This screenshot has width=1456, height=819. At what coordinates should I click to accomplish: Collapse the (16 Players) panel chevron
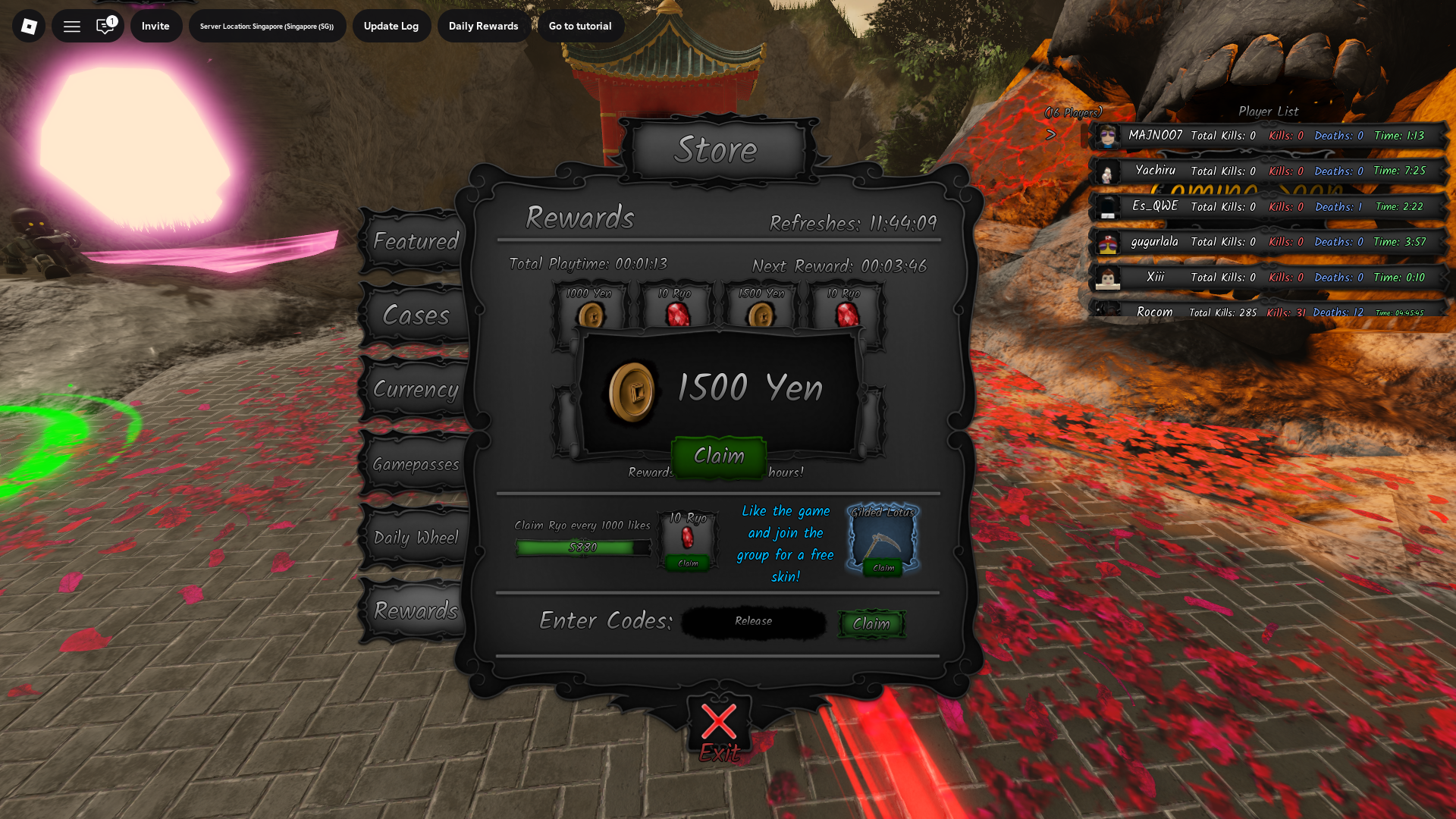(x=1052, y=135)
